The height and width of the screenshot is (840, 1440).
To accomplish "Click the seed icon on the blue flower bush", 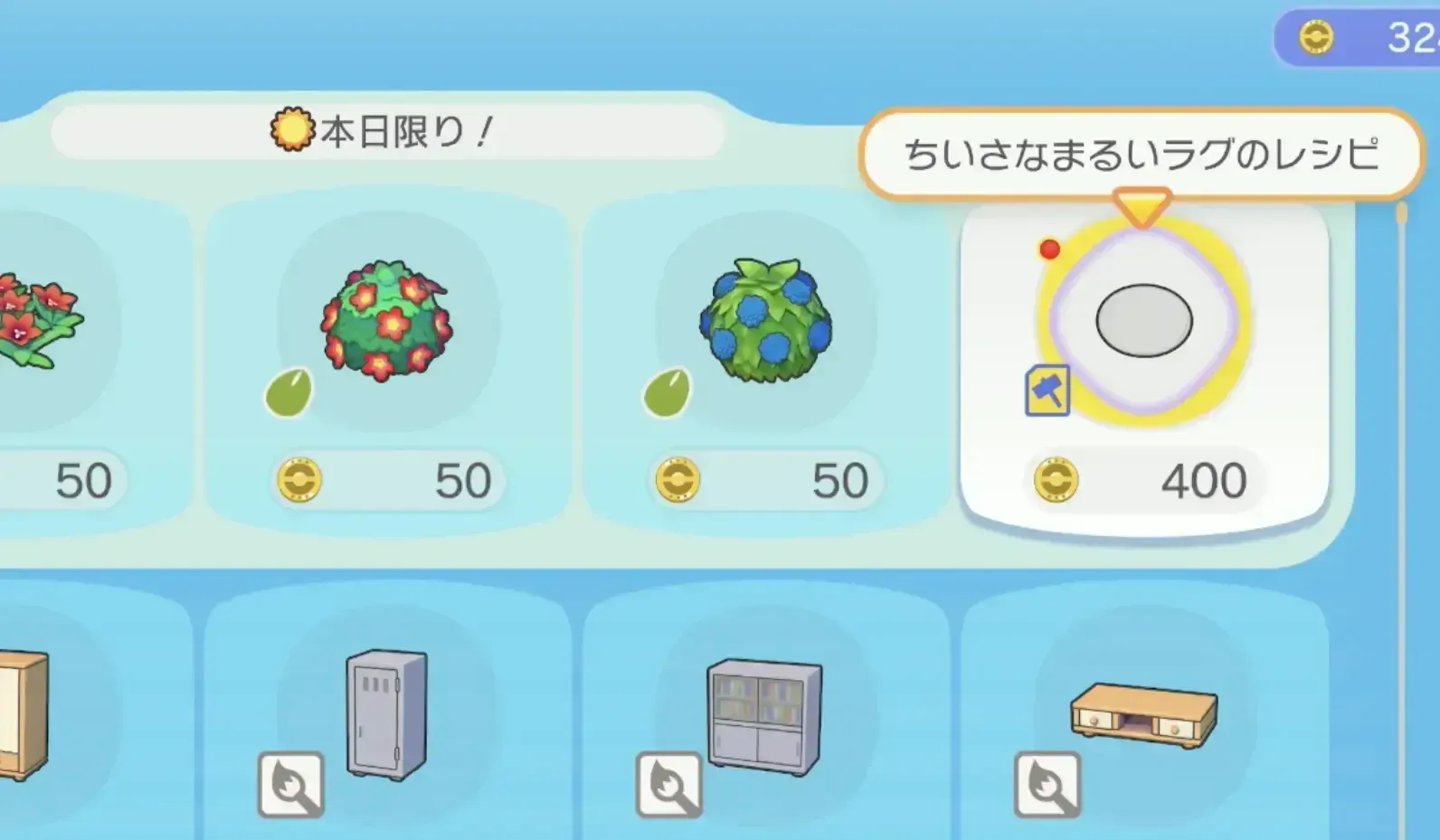I will pyautogui.click(x=667, y=395).
